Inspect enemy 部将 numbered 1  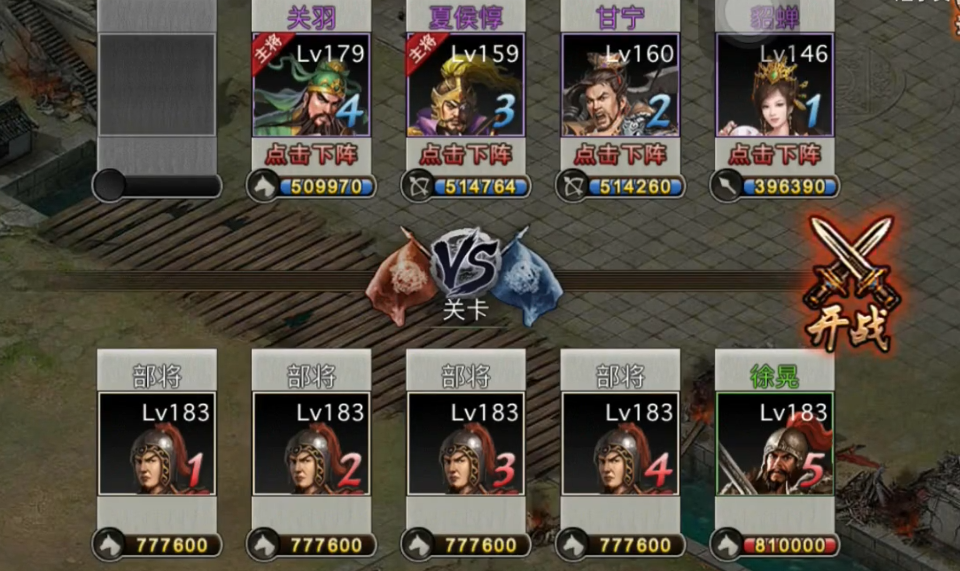coord(157,443)
